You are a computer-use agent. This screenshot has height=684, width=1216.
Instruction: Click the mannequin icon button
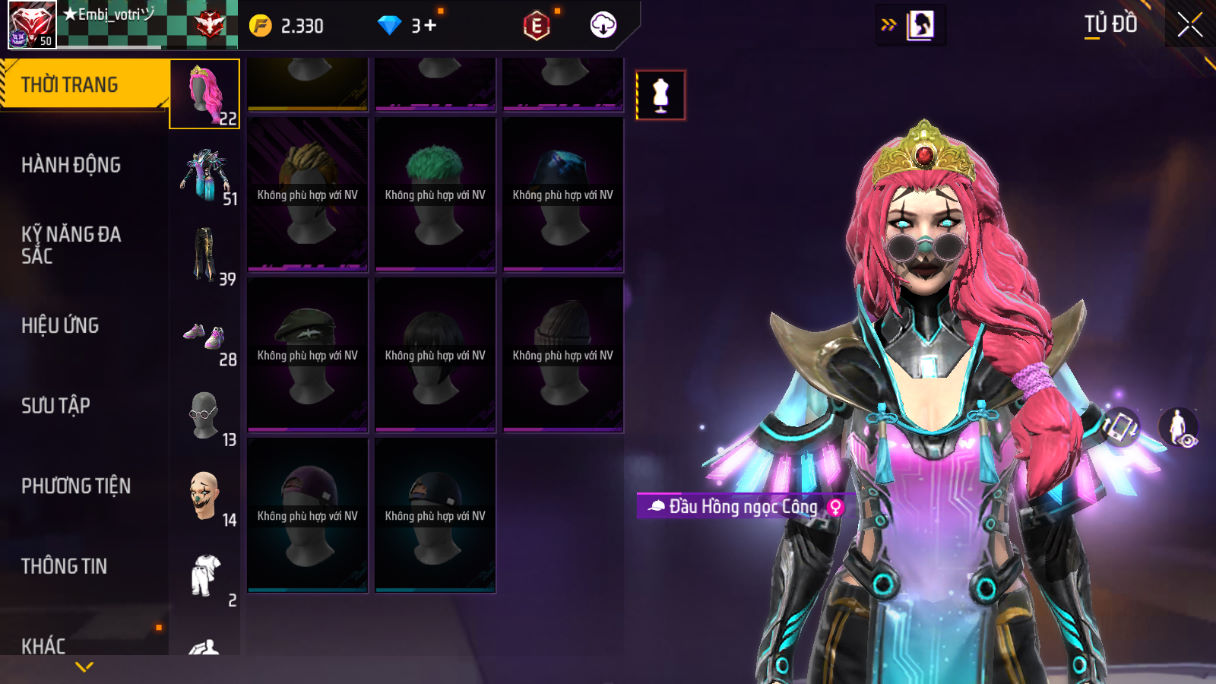pyautogui.click(x=661, y=95)
